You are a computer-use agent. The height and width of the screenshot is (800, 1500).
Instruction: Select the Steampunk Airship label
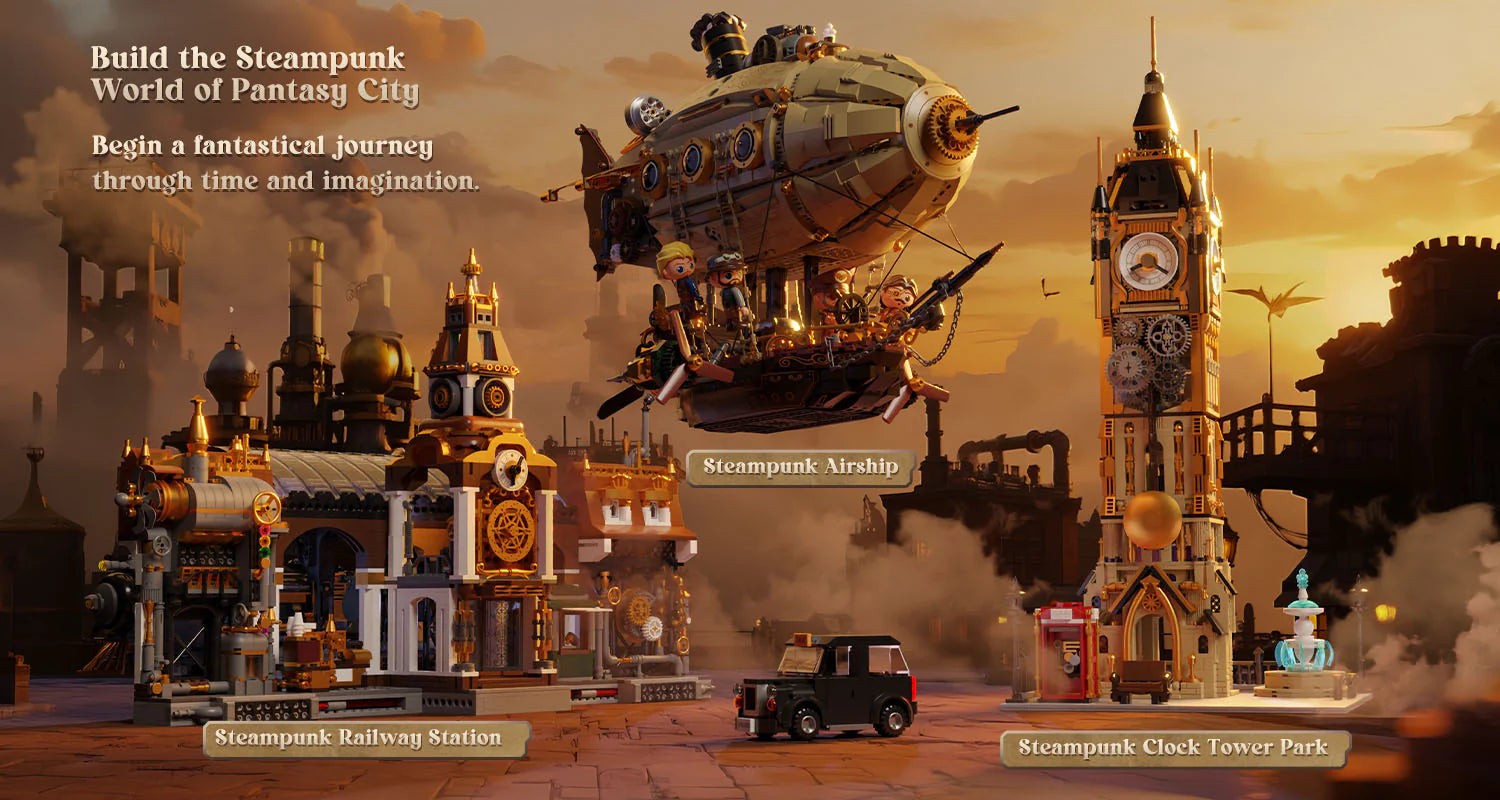coord(800,467)
